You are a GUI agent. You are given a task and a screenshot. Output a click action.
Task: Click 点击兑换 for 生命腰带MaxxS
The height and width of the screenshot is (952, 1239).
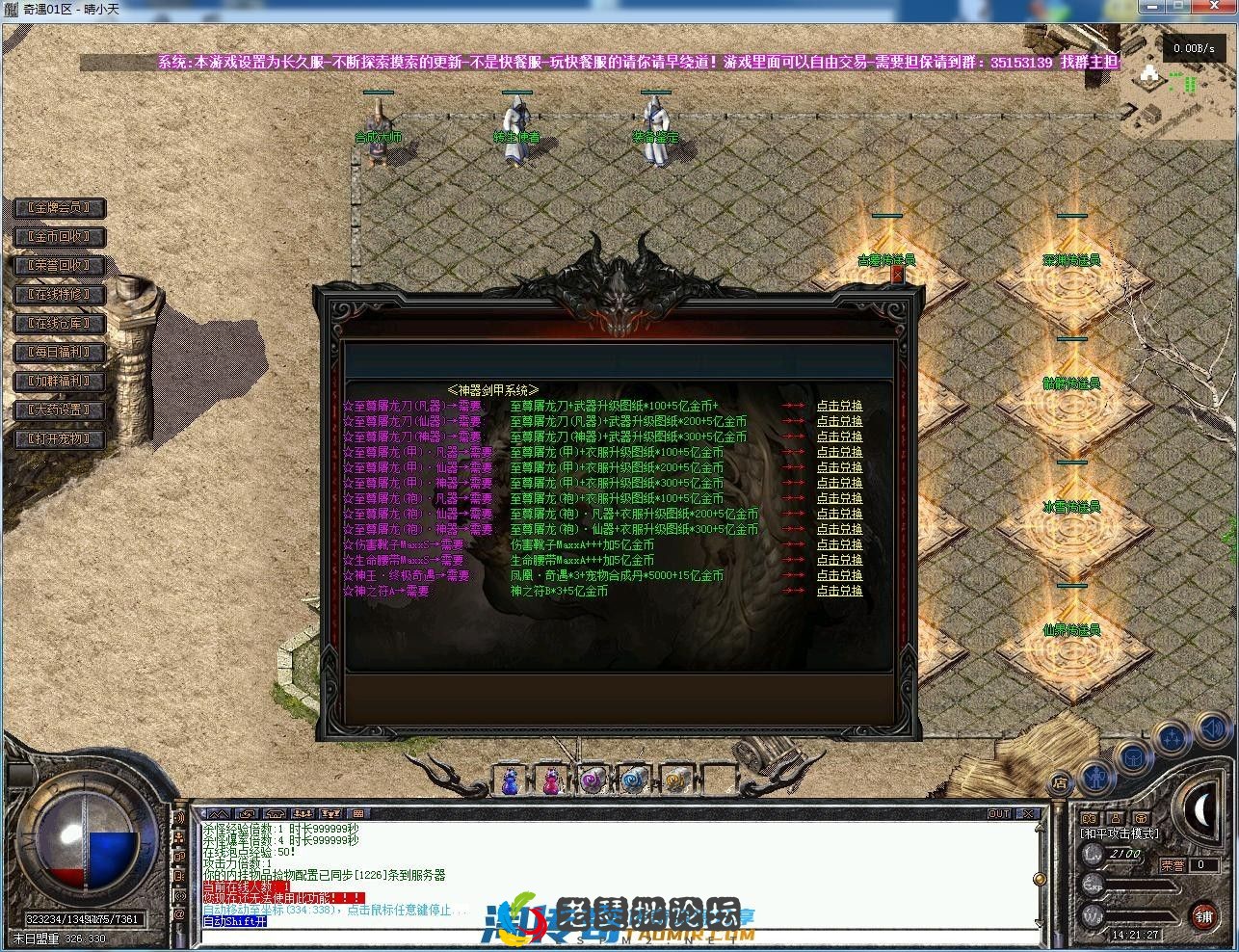[x=839, y=561]
